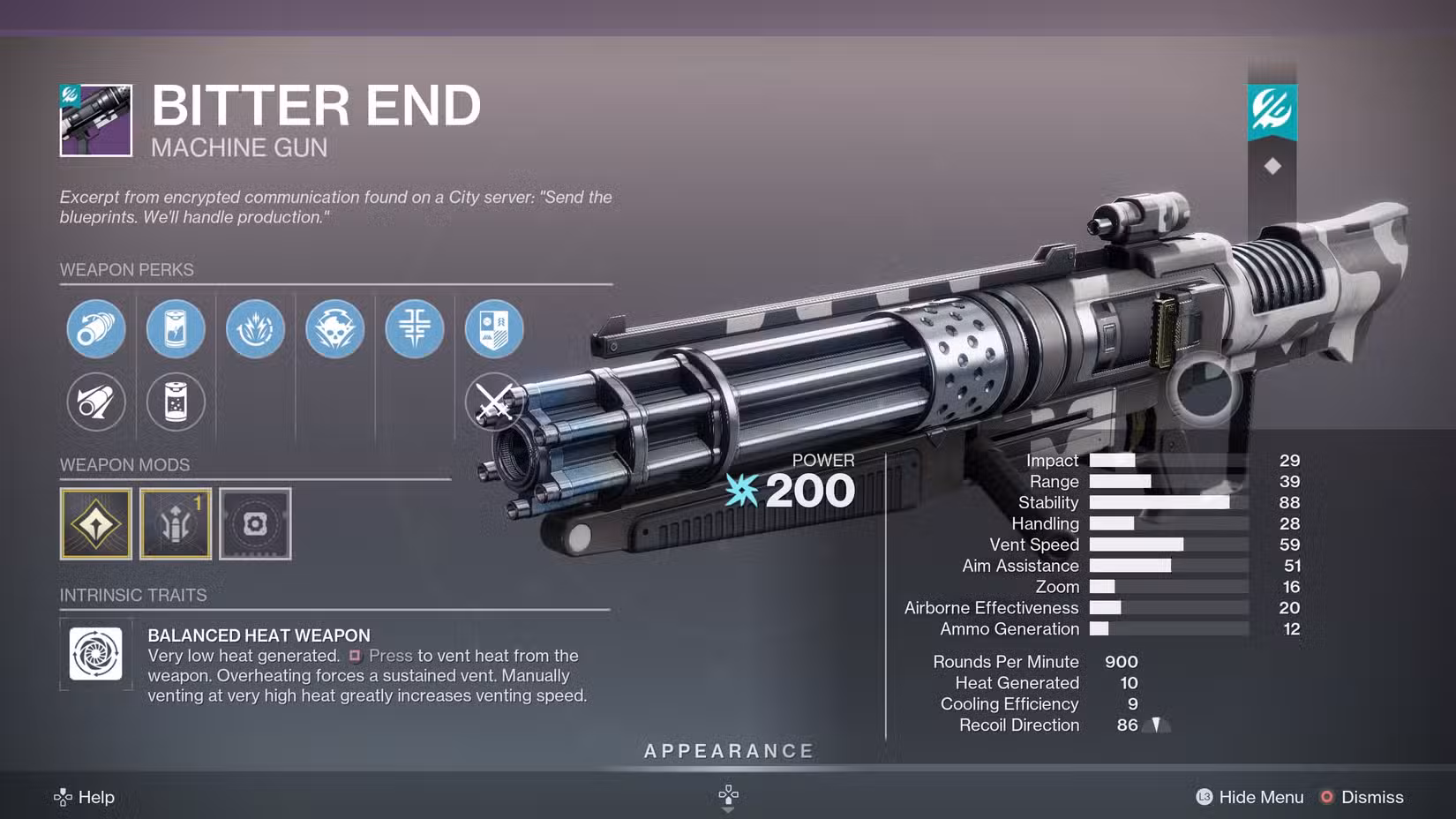Select the crossed swords tracker
Image resolution: width=1456 pixels, height=819 pixels.
pyautogui.click(x=493, y=402)
